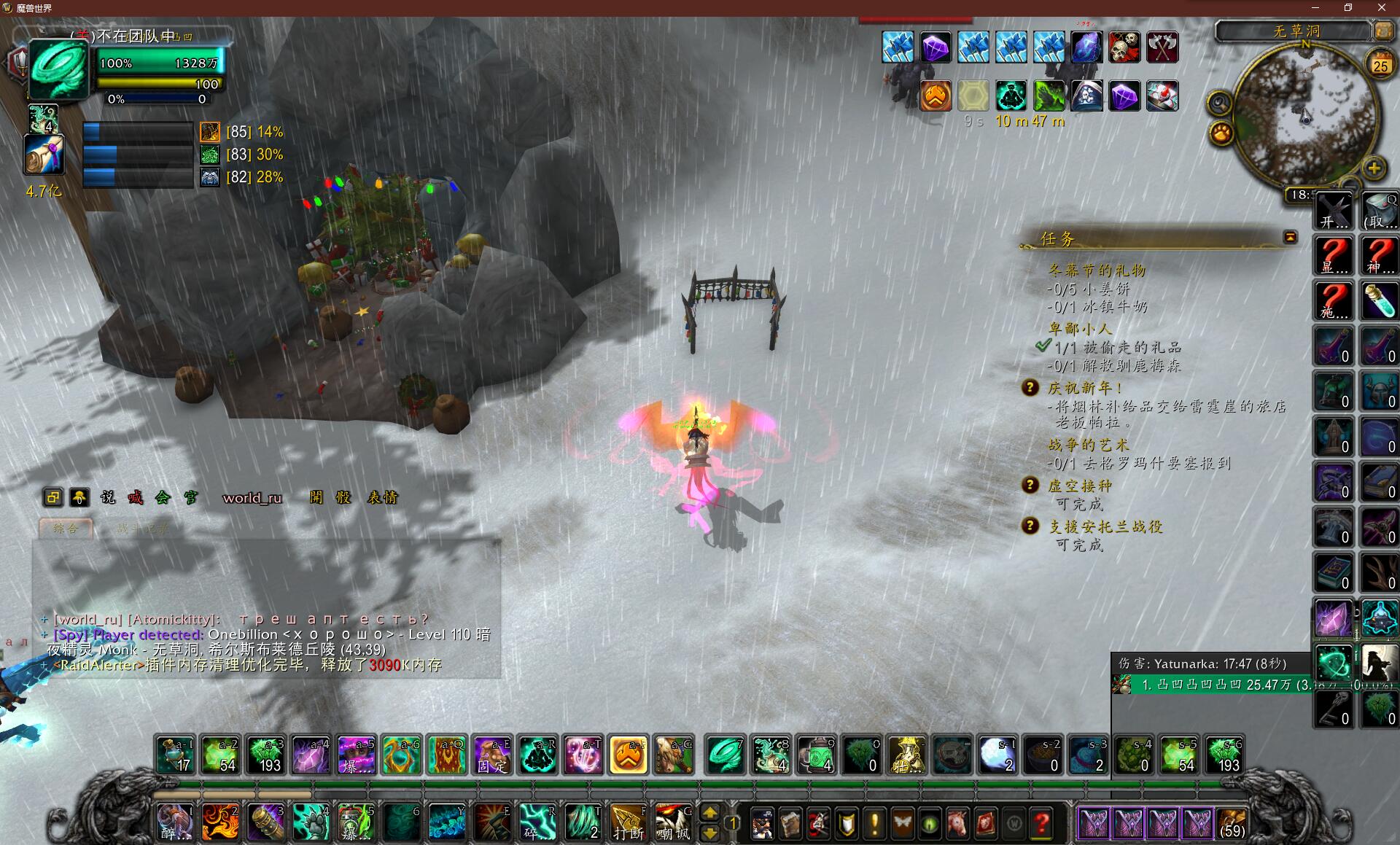Choose the world_ru chat channel
The height and width of the screenshot is (845, 1400).
(252, 498)
